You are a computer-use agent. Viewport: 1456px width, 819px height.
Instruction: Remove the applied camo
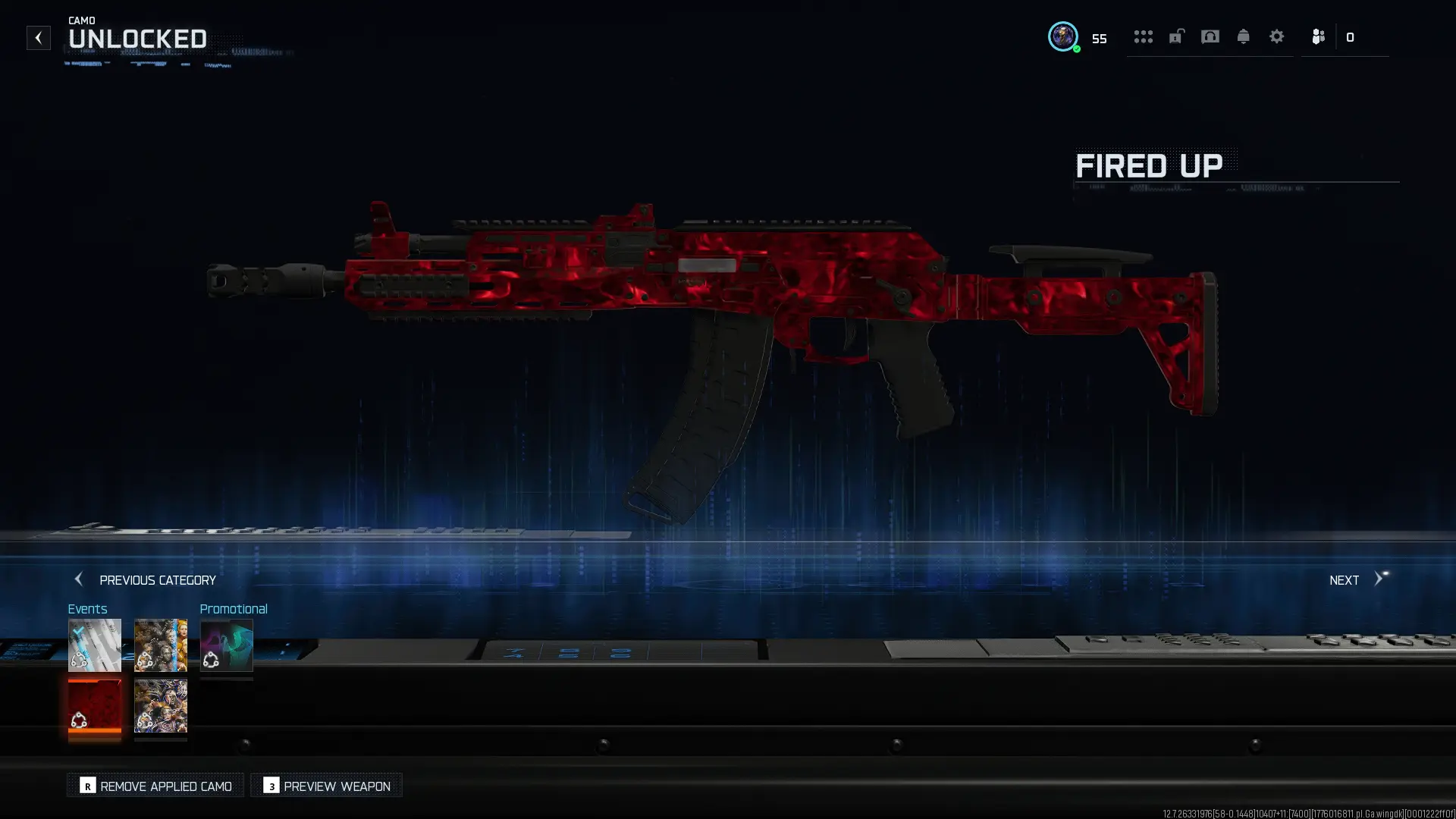click(155, 786)
